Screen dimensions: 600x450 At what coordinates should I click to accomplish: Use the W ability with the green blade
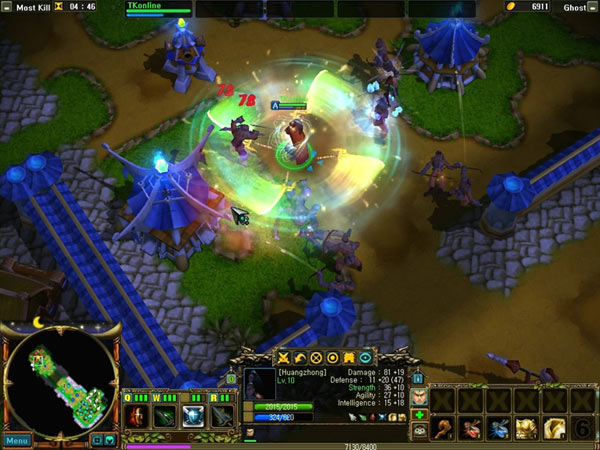pyautogui.click(x=165, y=416)
